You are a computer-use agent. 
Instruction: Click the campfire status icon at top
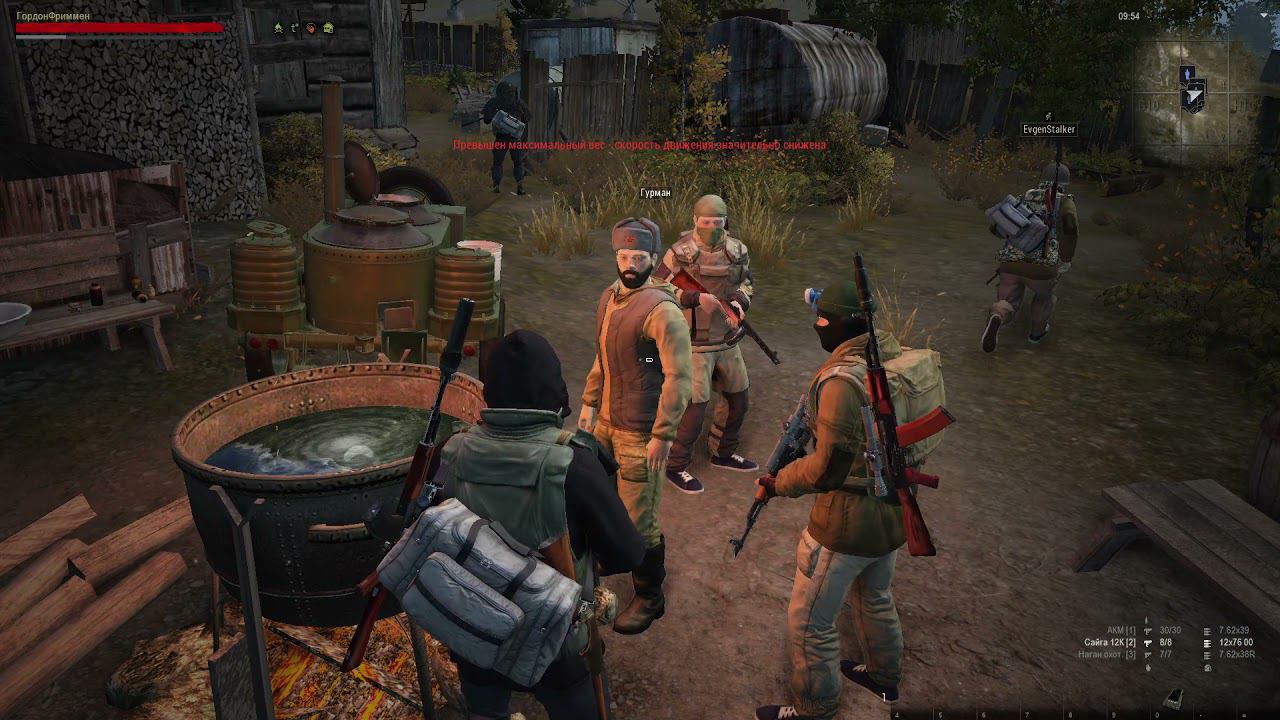278,28
